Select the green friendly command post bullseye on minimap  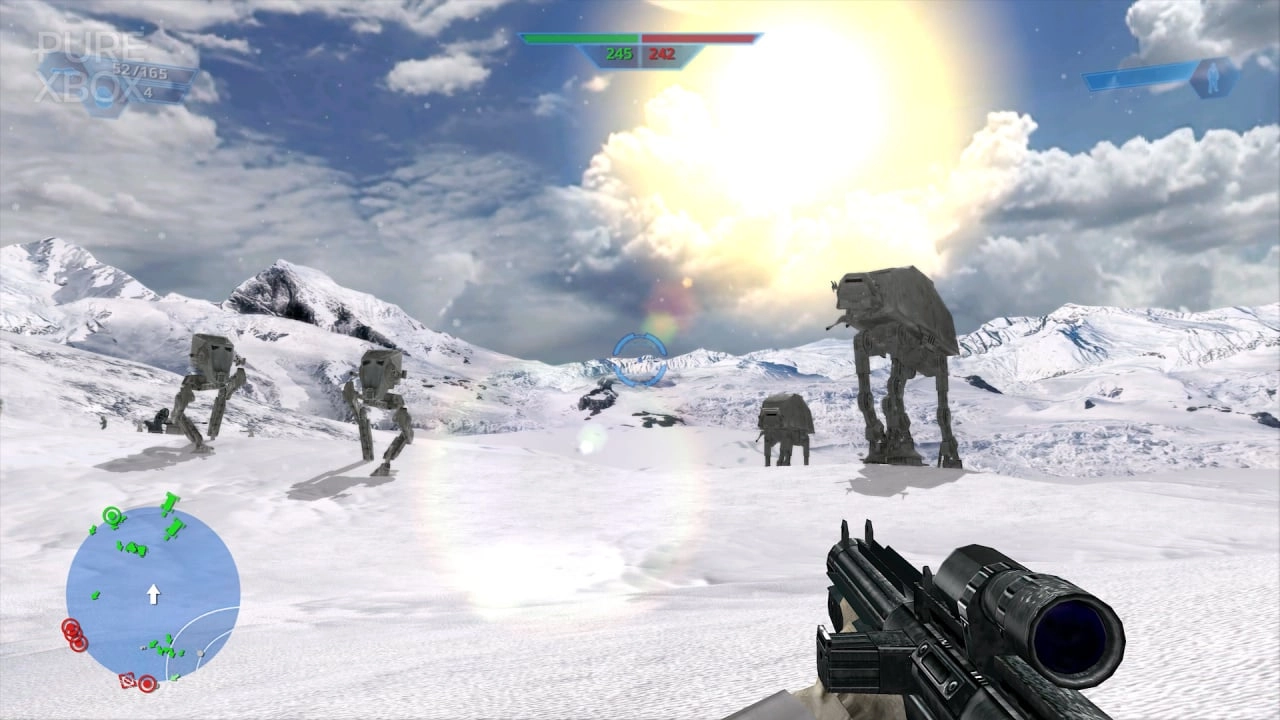click(x=111, y=514)
